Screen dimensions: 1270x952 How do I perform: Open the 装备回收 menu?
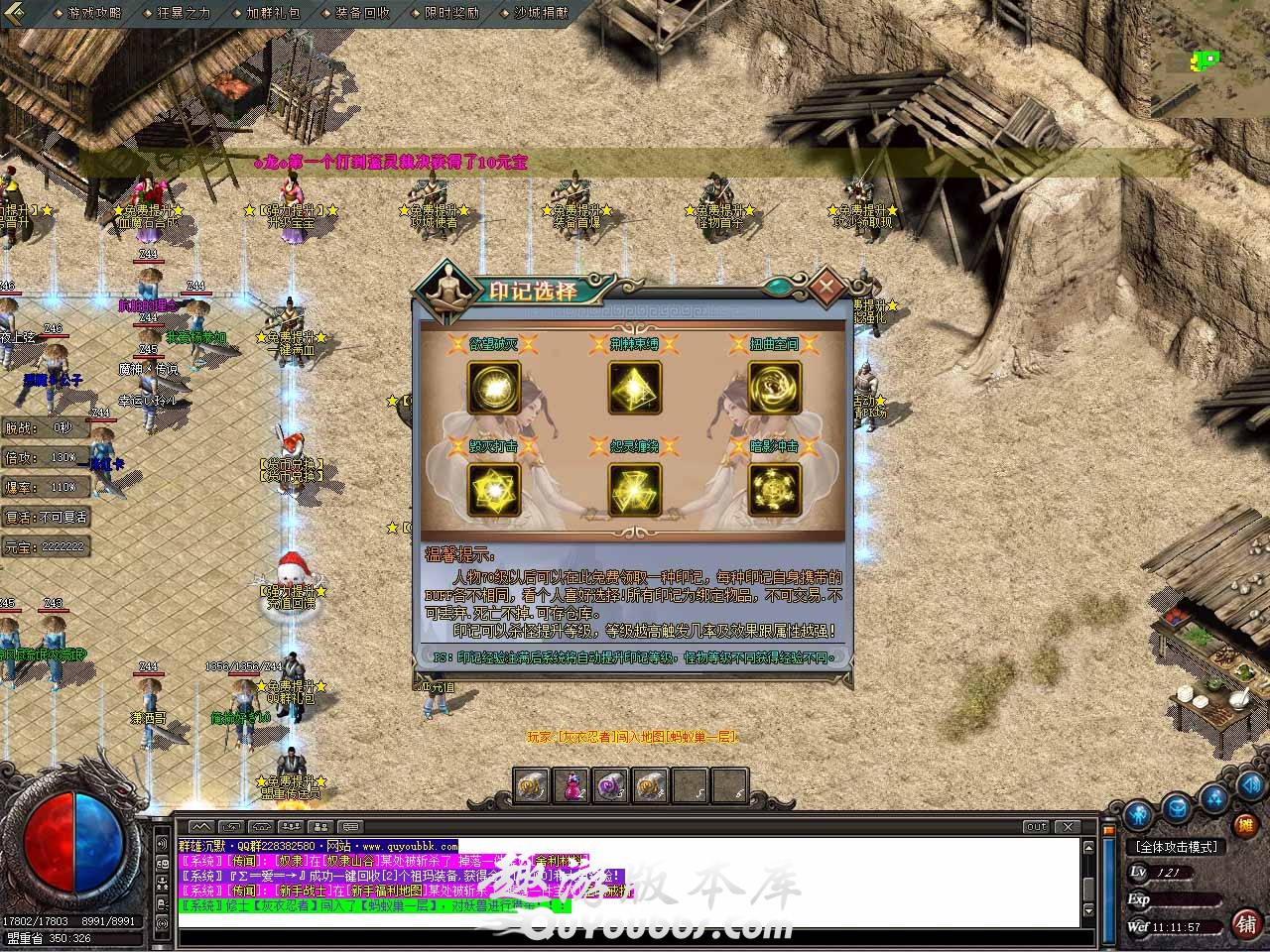[362, 13]
